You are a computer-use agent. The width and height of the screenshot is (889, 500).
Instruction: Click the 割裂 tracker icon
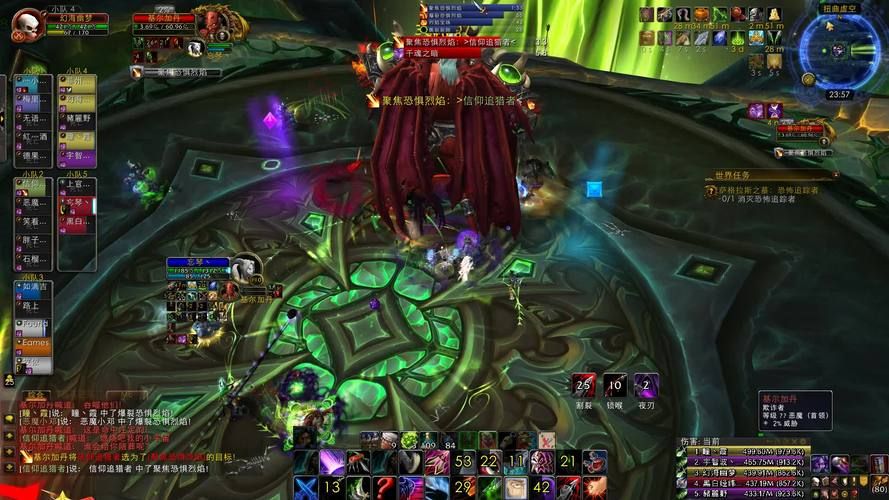click(x=586, y=387)
